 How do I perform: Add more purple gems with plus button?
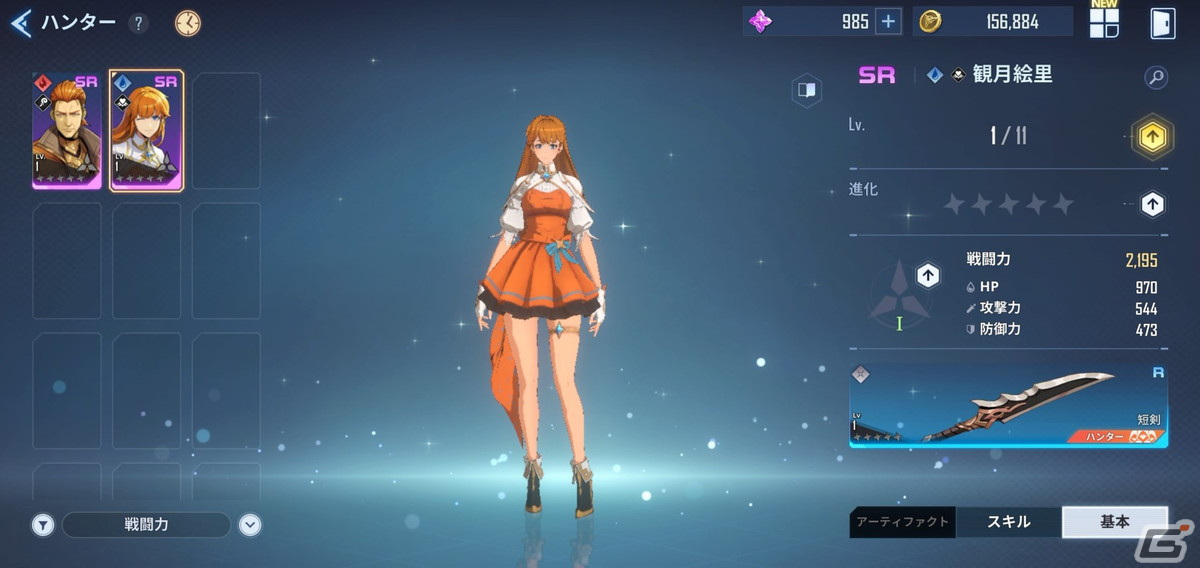pyautogui.click(x=887, y=22)
